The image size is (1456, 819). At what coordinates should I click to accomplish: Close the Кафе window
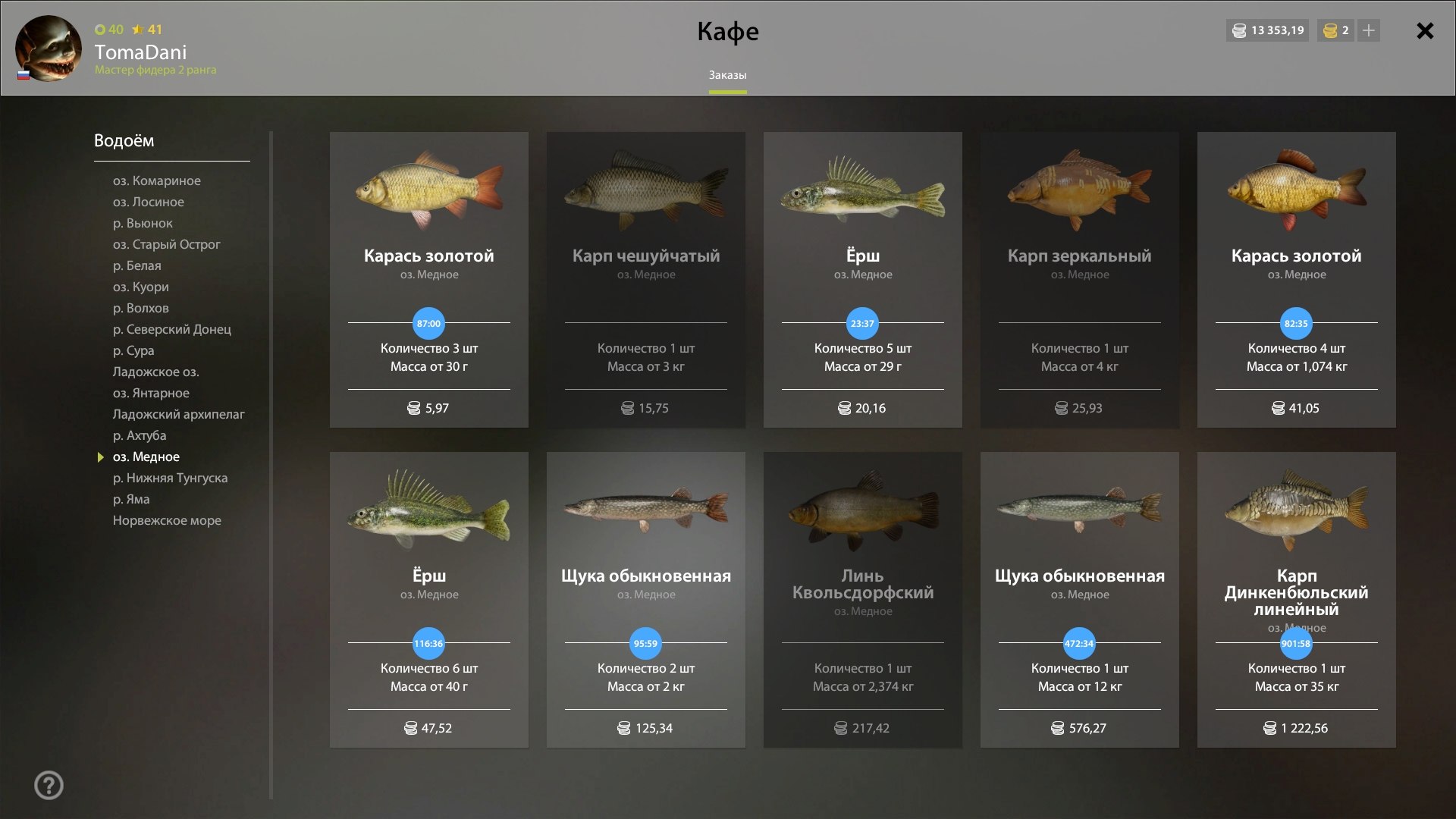point(1425,31)
